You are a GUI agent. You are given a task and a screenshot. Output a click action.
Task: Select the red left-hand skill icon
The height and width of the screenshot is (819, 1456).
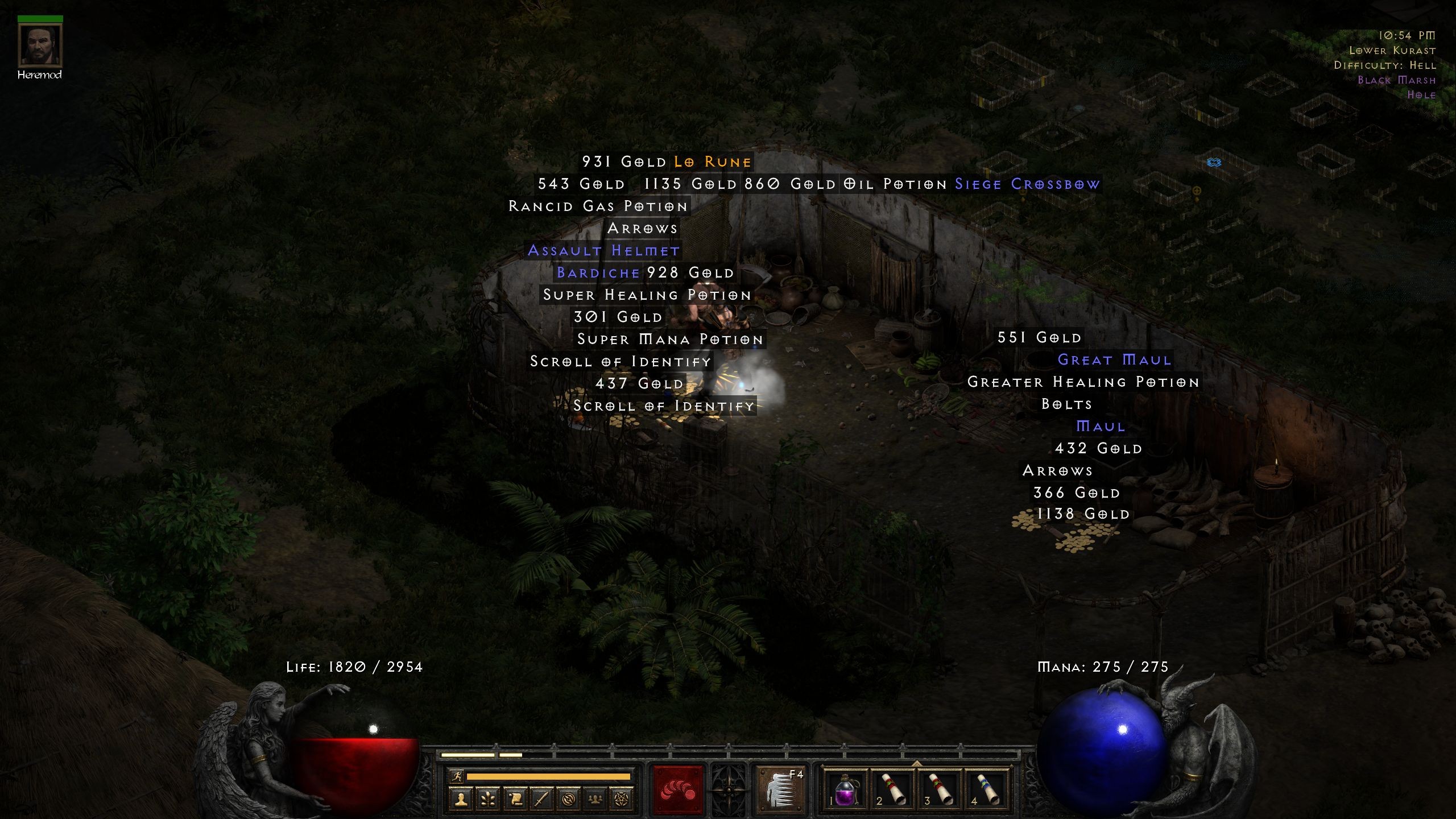(678, 790)
